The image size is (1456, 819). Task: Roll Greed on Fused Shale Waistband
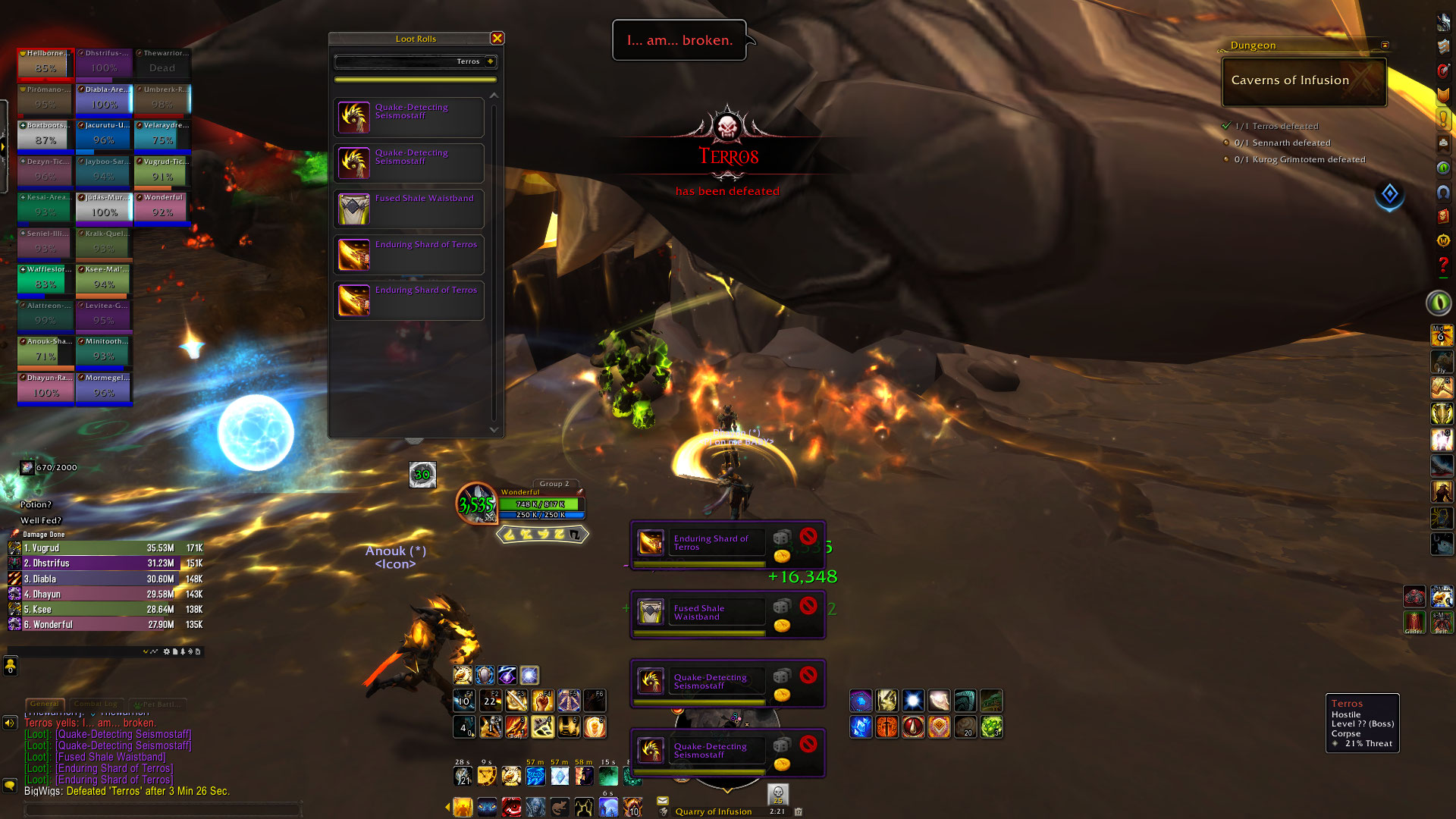point(782,626)
